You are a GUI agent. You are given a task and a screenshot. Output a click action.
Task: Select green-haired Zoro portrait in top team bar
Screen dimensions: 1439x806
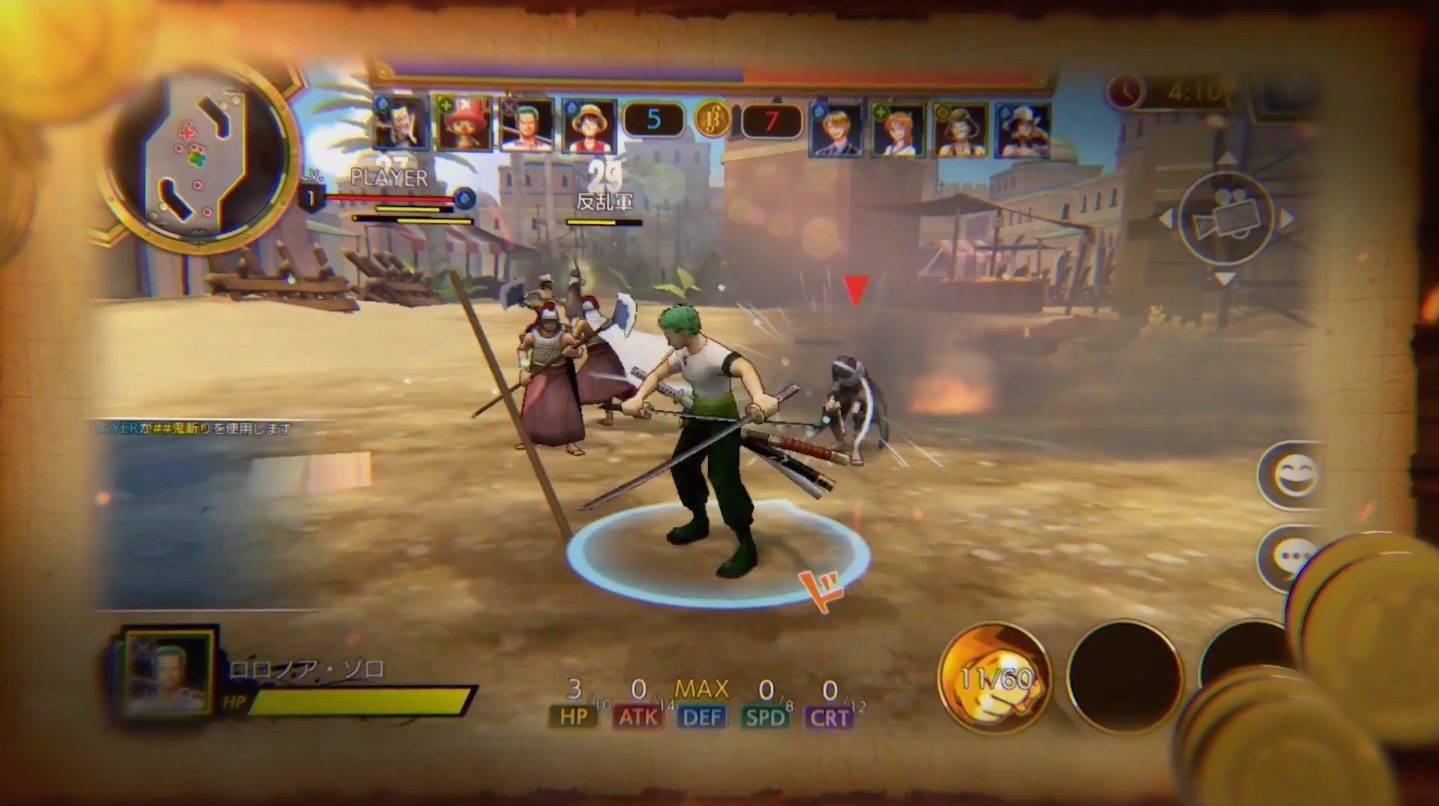pos(526,124)
